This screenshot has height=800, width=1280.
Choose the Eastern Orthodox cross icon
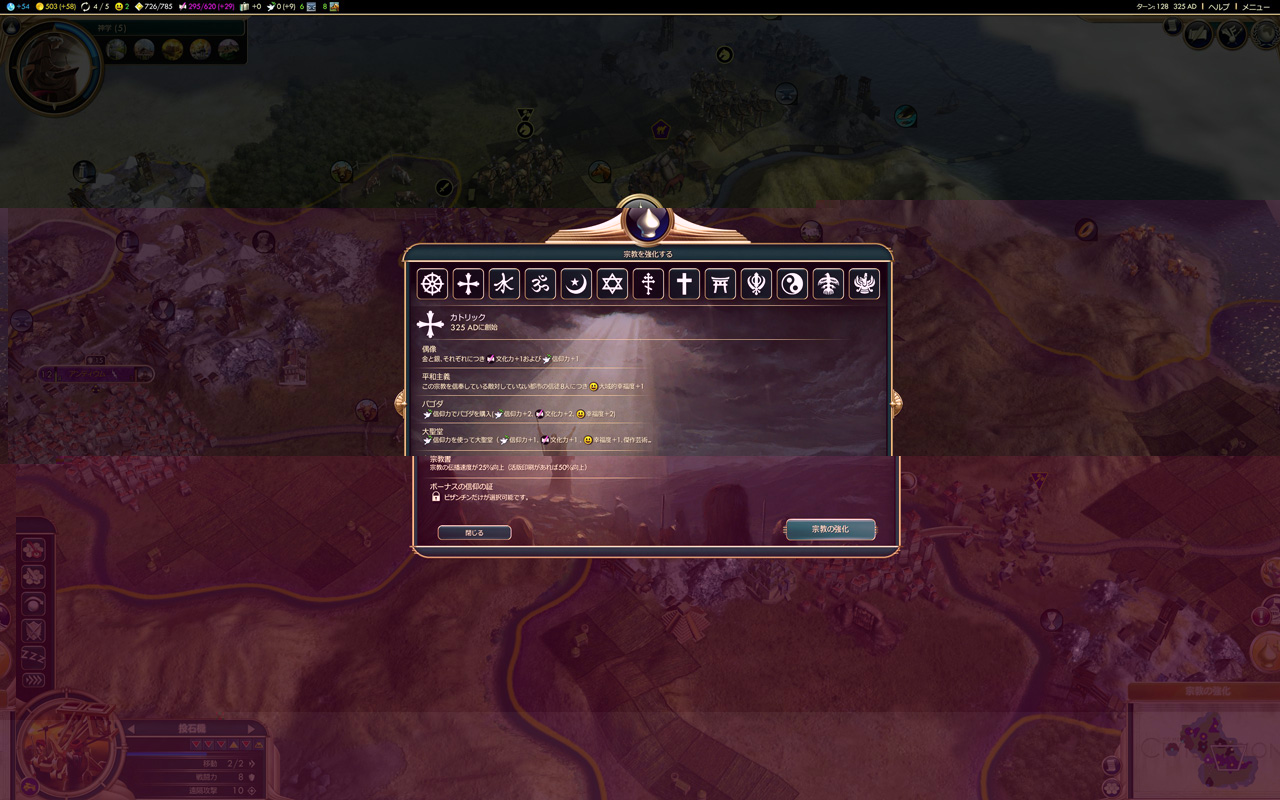pos(648,284)
